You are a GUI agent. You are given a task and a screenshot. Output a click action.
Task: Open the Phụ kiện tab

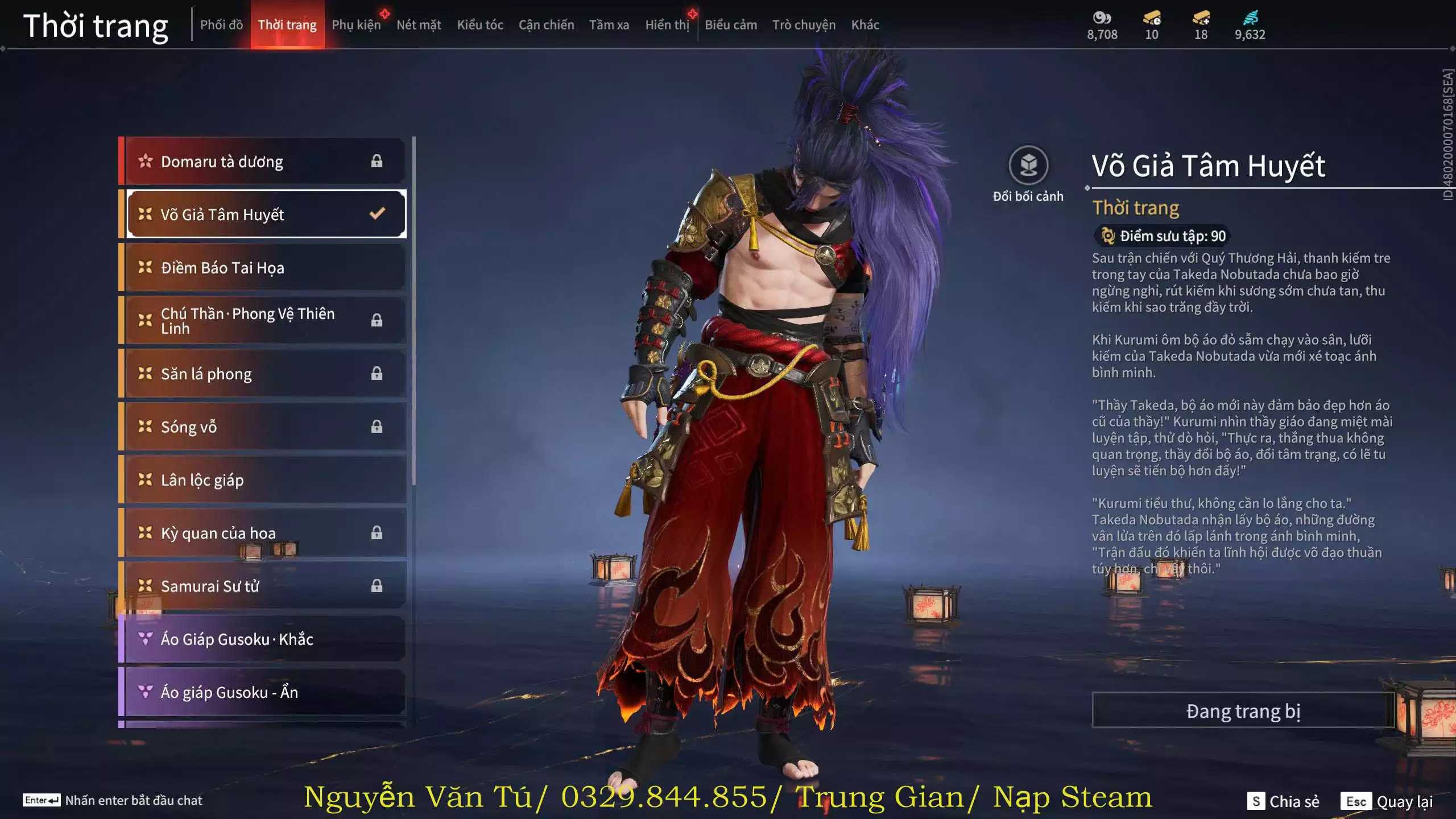pos(356,25)
